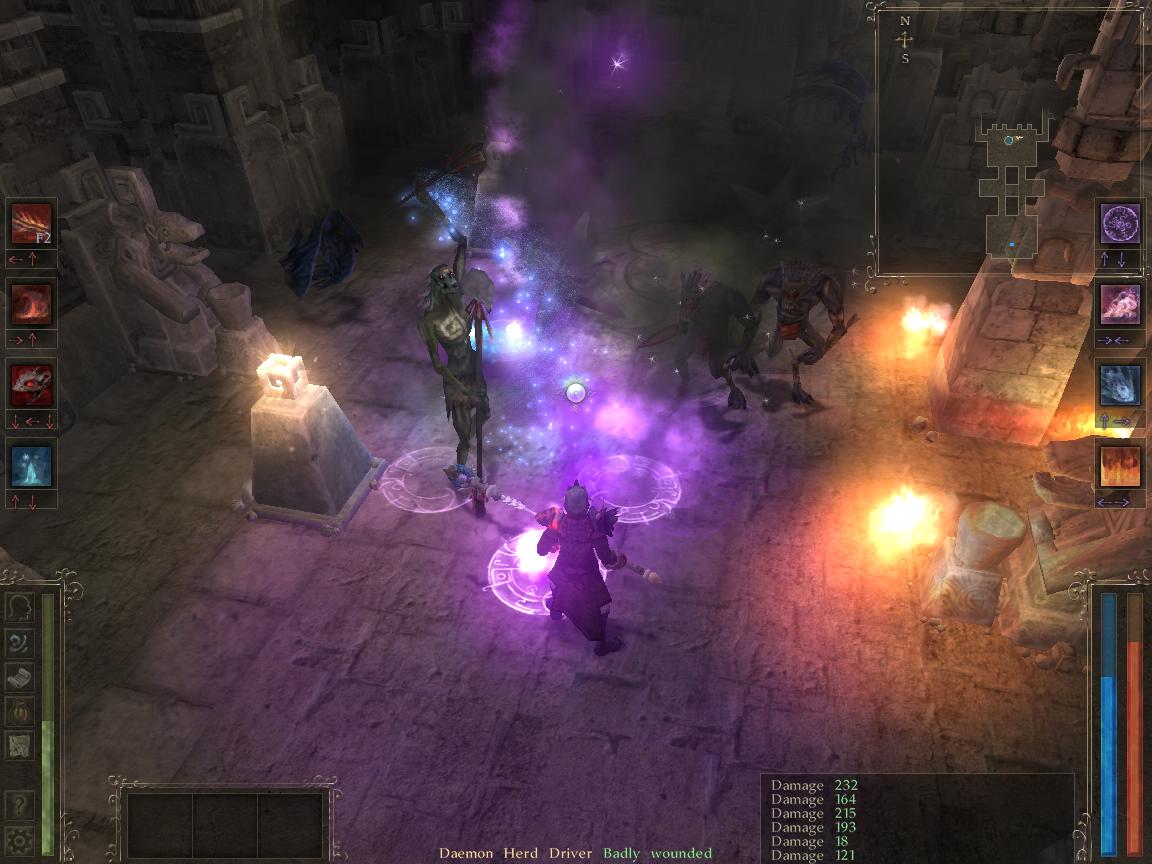Open the gear settings menu
The width and height of the screenshot is (1152, 864).
tap(19, 839)
